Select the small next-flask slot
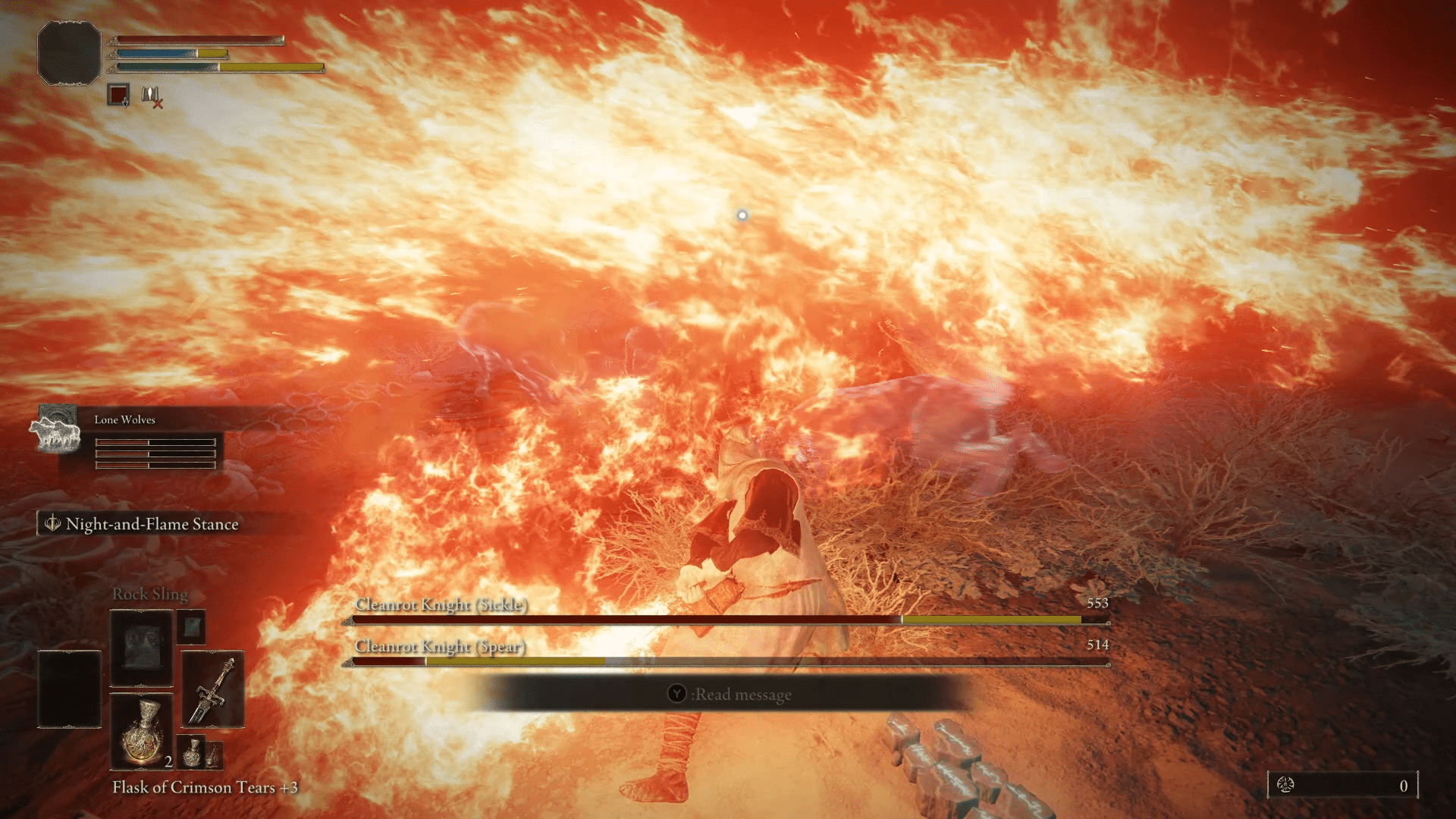The height and width of the screenshot is (819, 1456). coord(193,750)
